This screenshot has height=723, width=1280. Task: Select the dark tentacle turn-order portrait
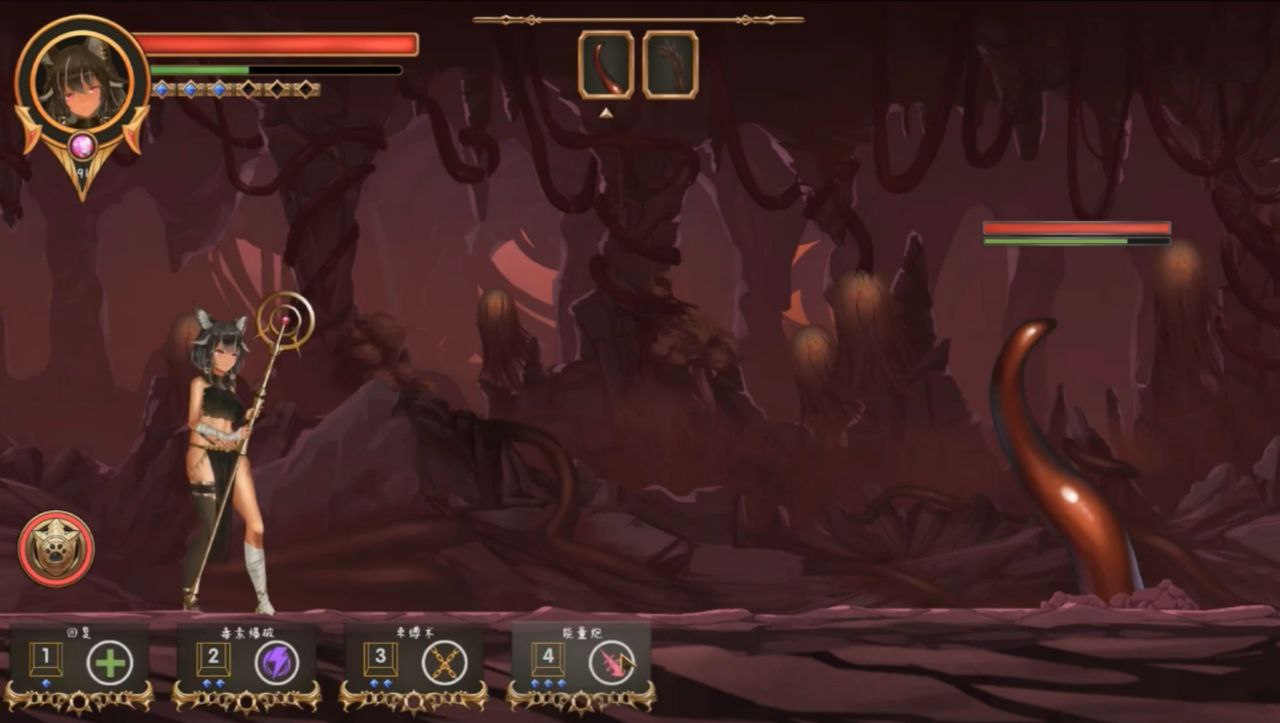(670, 65)
